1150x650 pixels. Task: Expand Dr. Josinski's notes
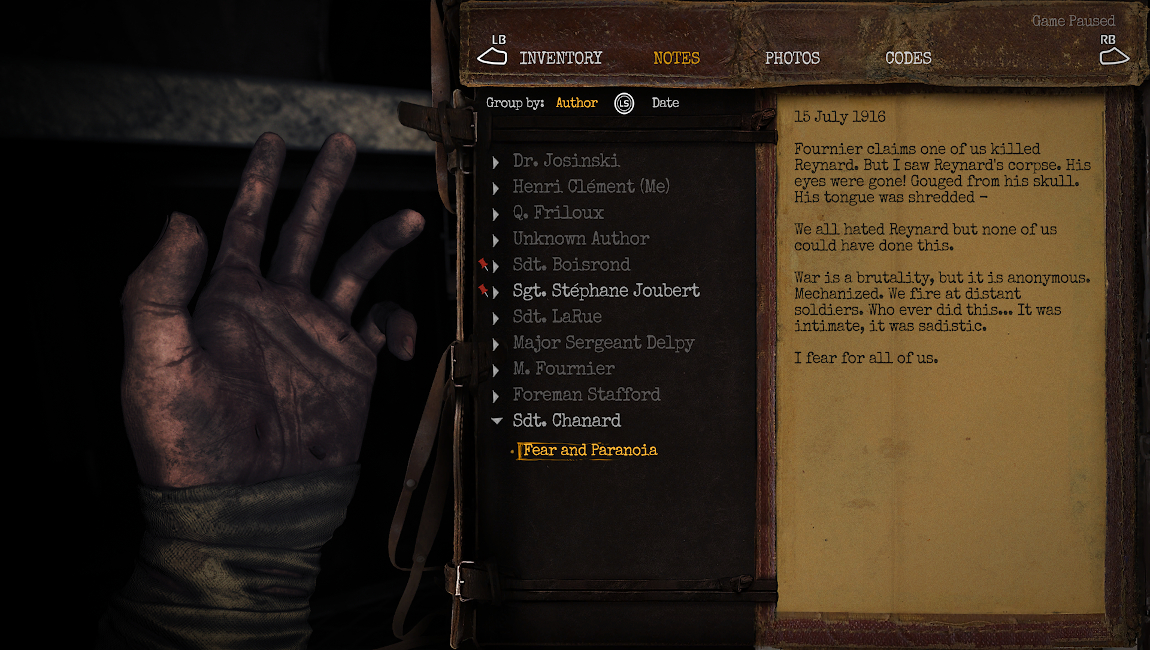[566, 161]
